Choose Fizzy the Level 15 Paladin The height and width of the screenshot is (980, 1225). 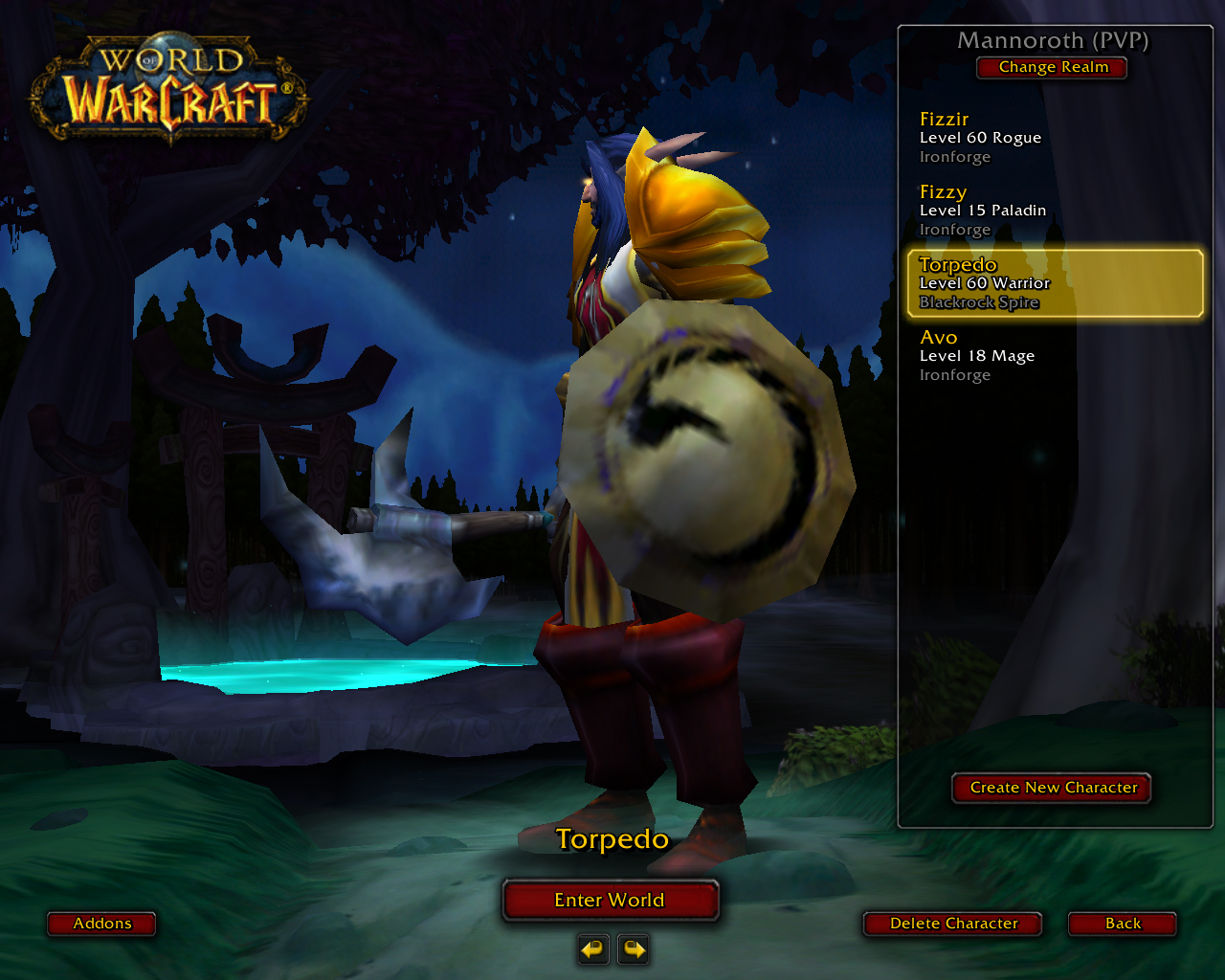(x=1053, y=210)
